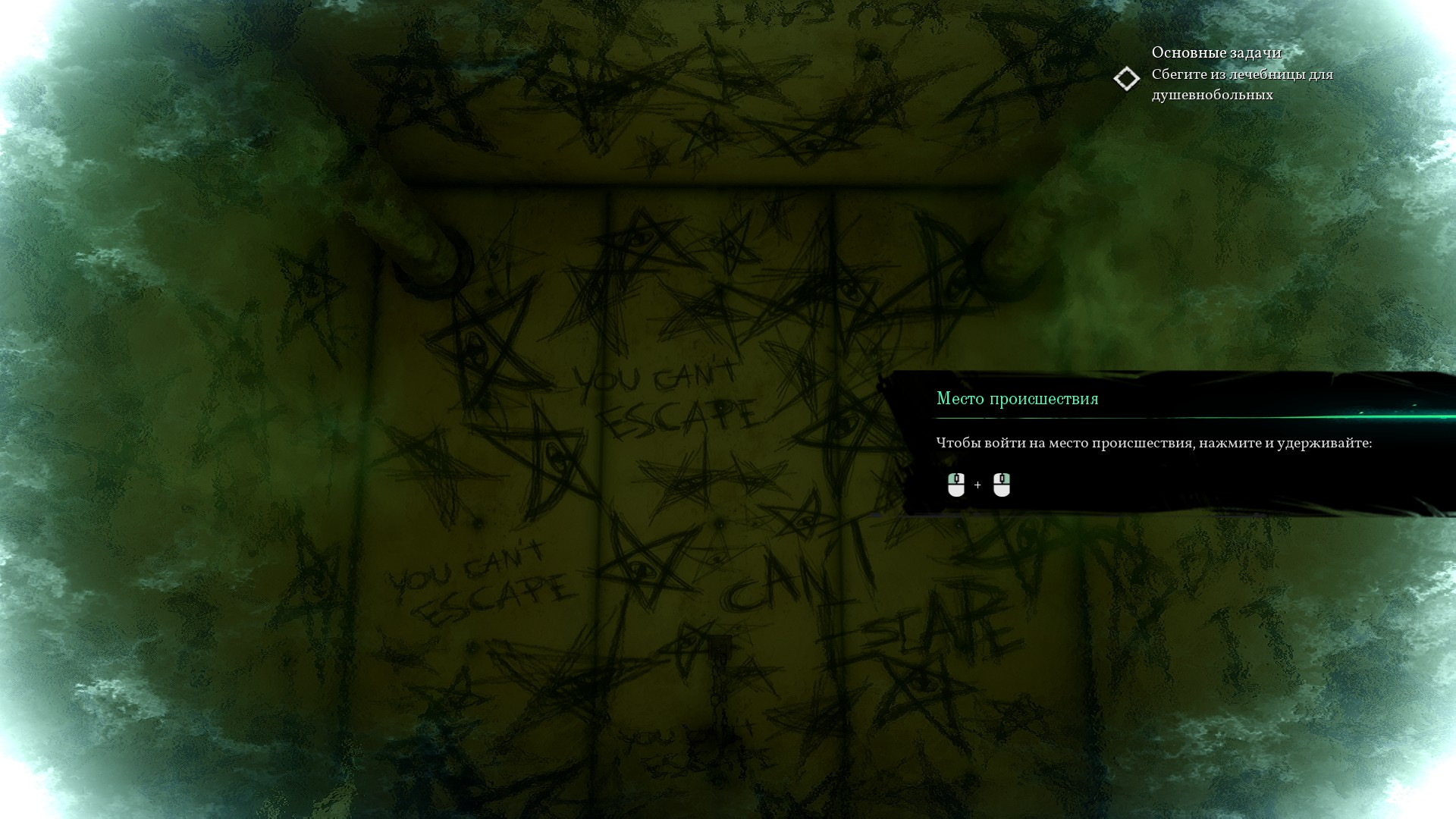Select the main objectives diamond marker
This screenshot has width=1456, height=819.
click(1126, 79)
